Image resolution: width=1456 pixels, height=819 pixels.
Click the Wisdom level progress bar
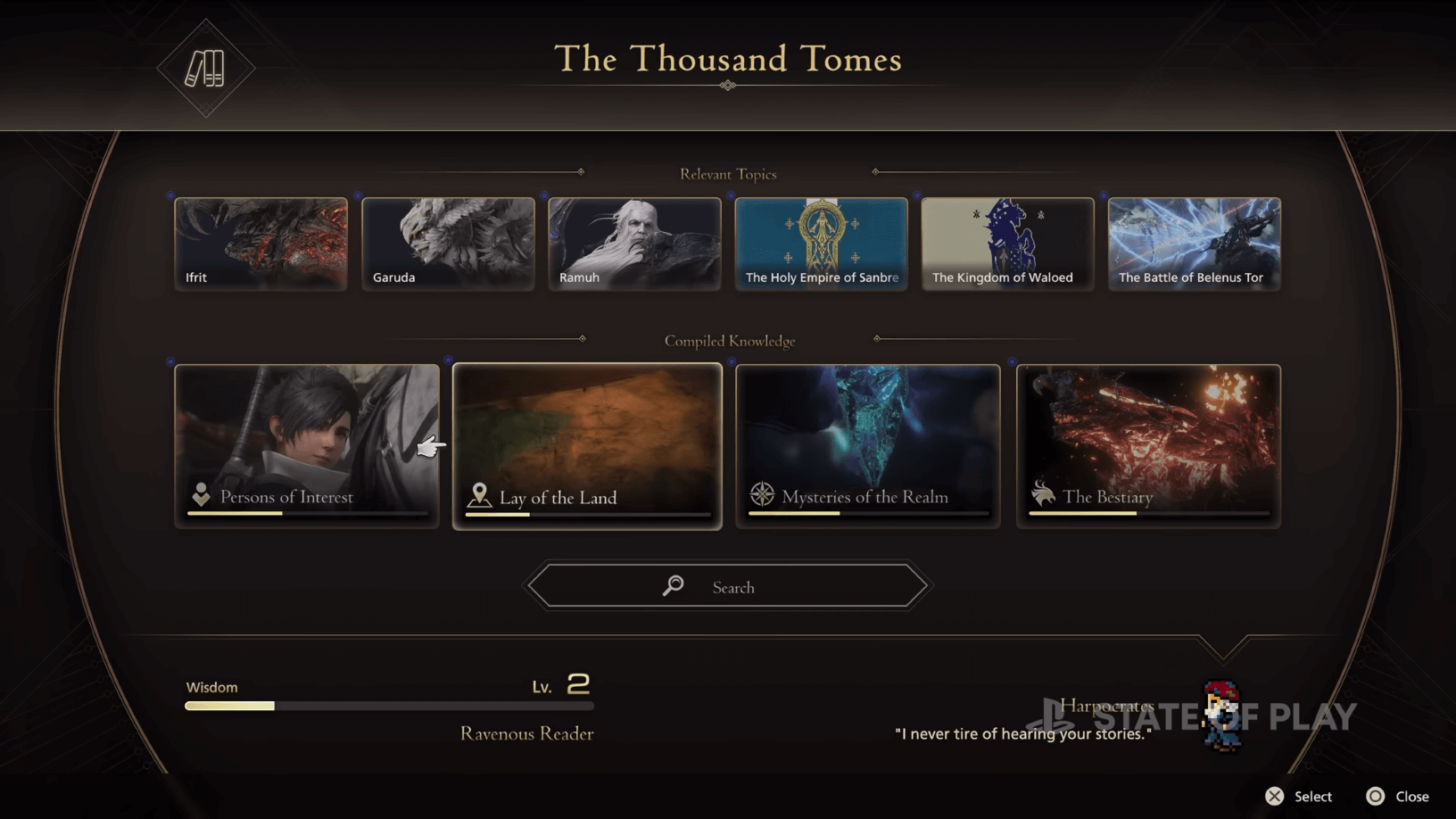click(x=388, y=706)
